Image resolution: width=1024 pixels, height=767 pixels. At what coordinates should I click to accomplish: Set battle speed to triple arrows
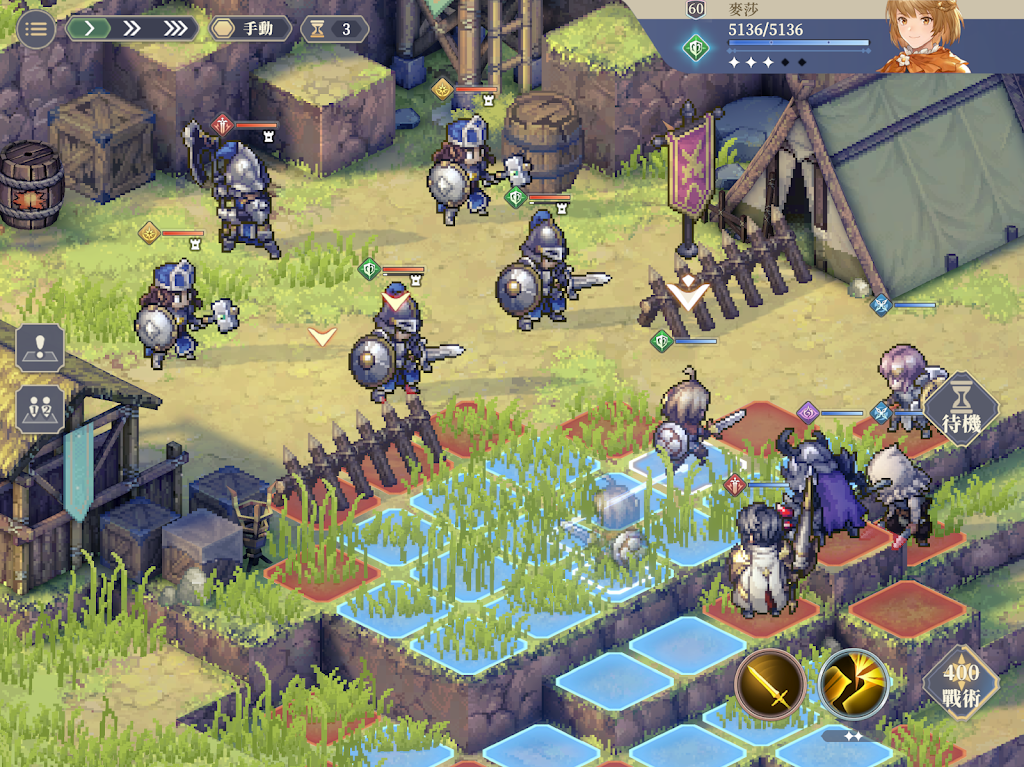(174, 28)
